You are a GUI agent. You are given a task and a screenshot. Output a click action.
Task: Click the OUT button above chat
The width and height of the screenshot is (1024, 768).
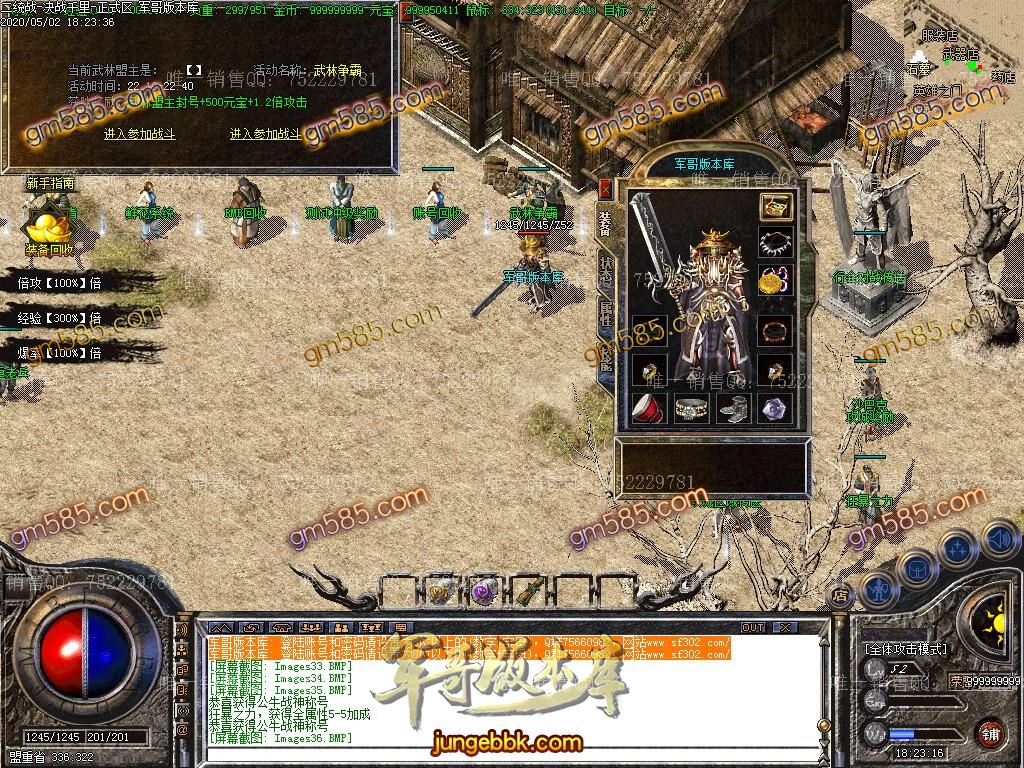[x=752, y=627]
